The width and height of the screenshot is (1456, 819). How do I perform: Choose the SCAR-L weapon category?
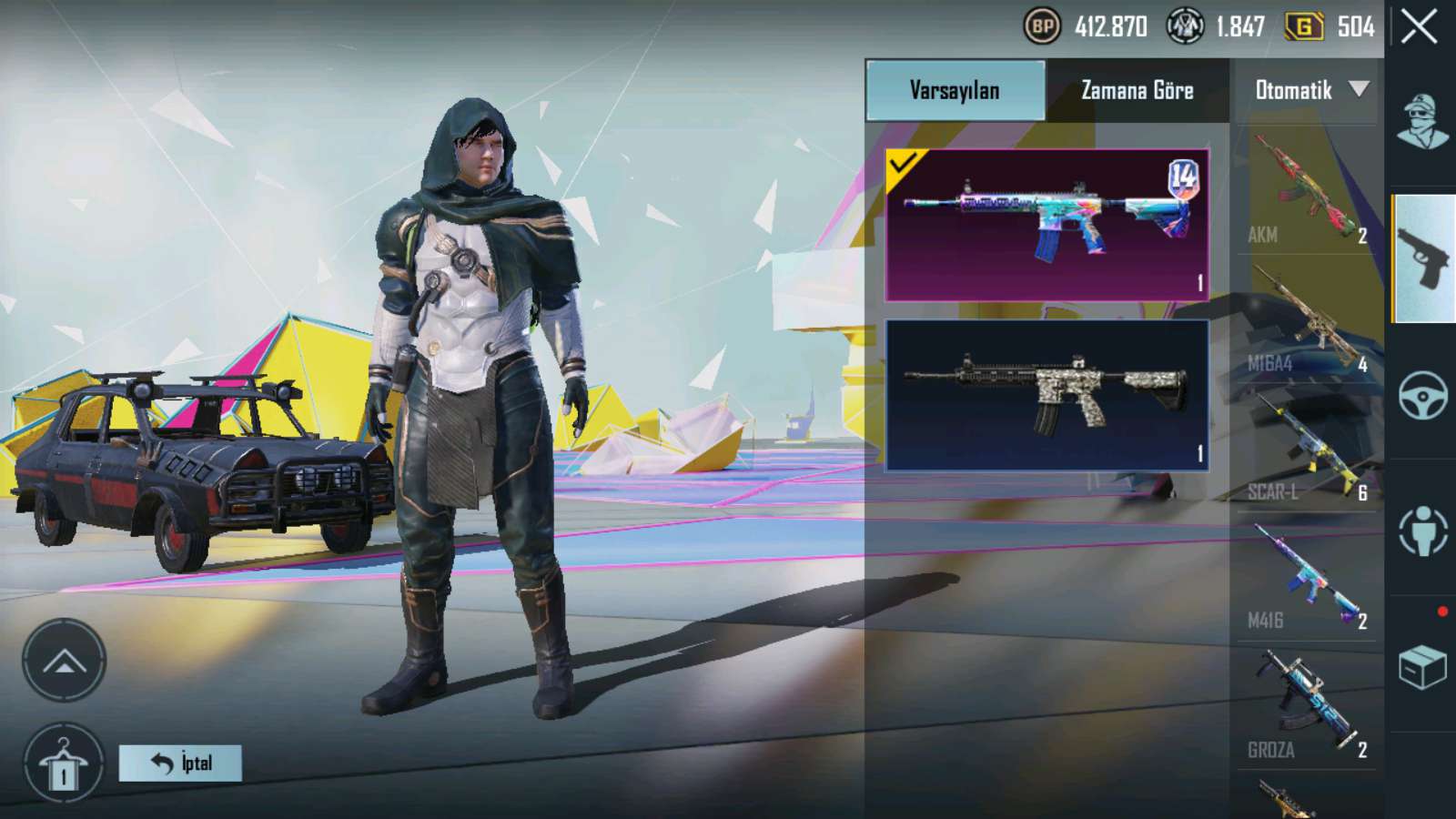pyautogui.click(x=1307, y=450)
